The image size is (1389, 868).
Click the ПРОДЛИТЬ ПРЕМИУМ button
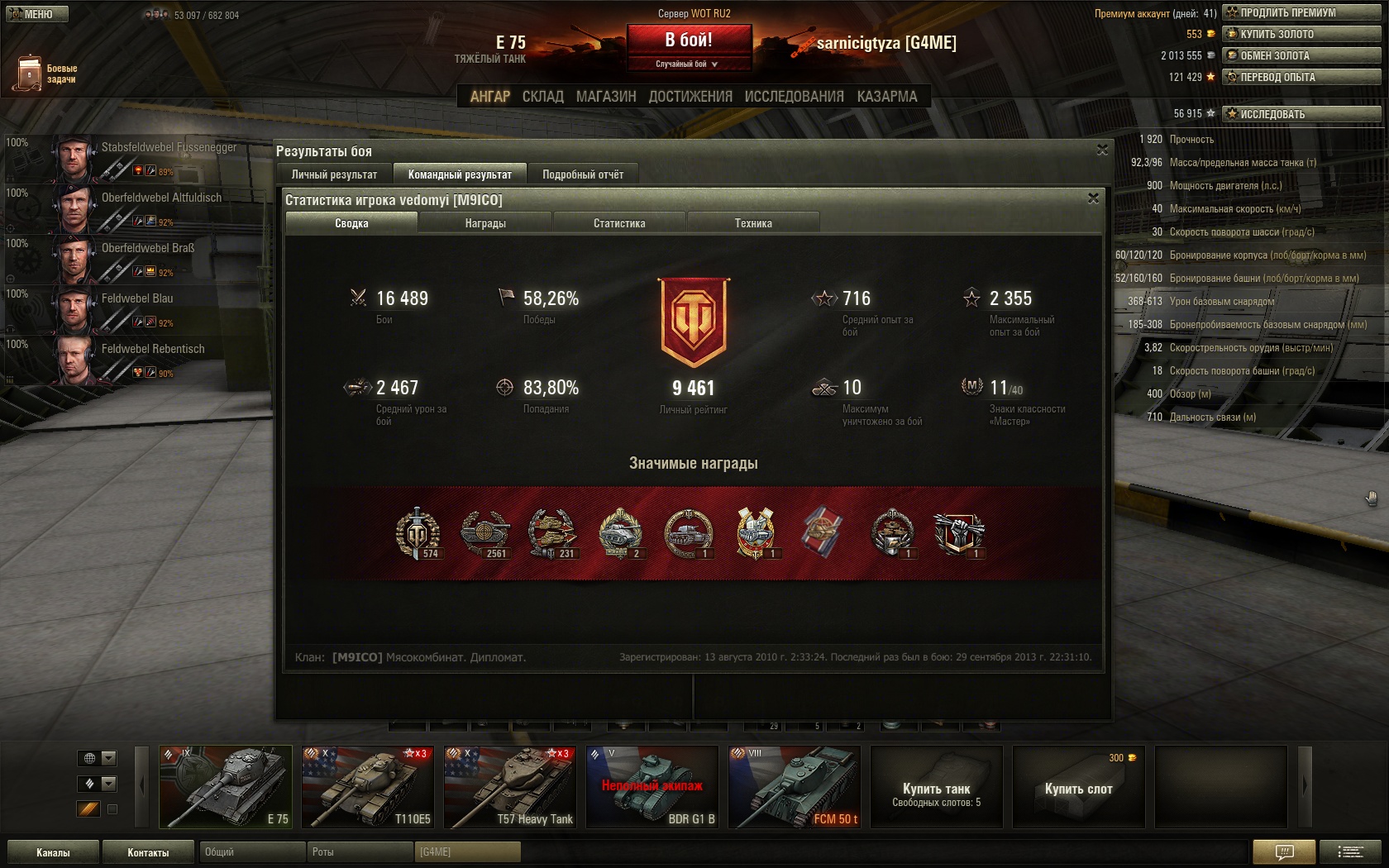(x=1301, y=12)
